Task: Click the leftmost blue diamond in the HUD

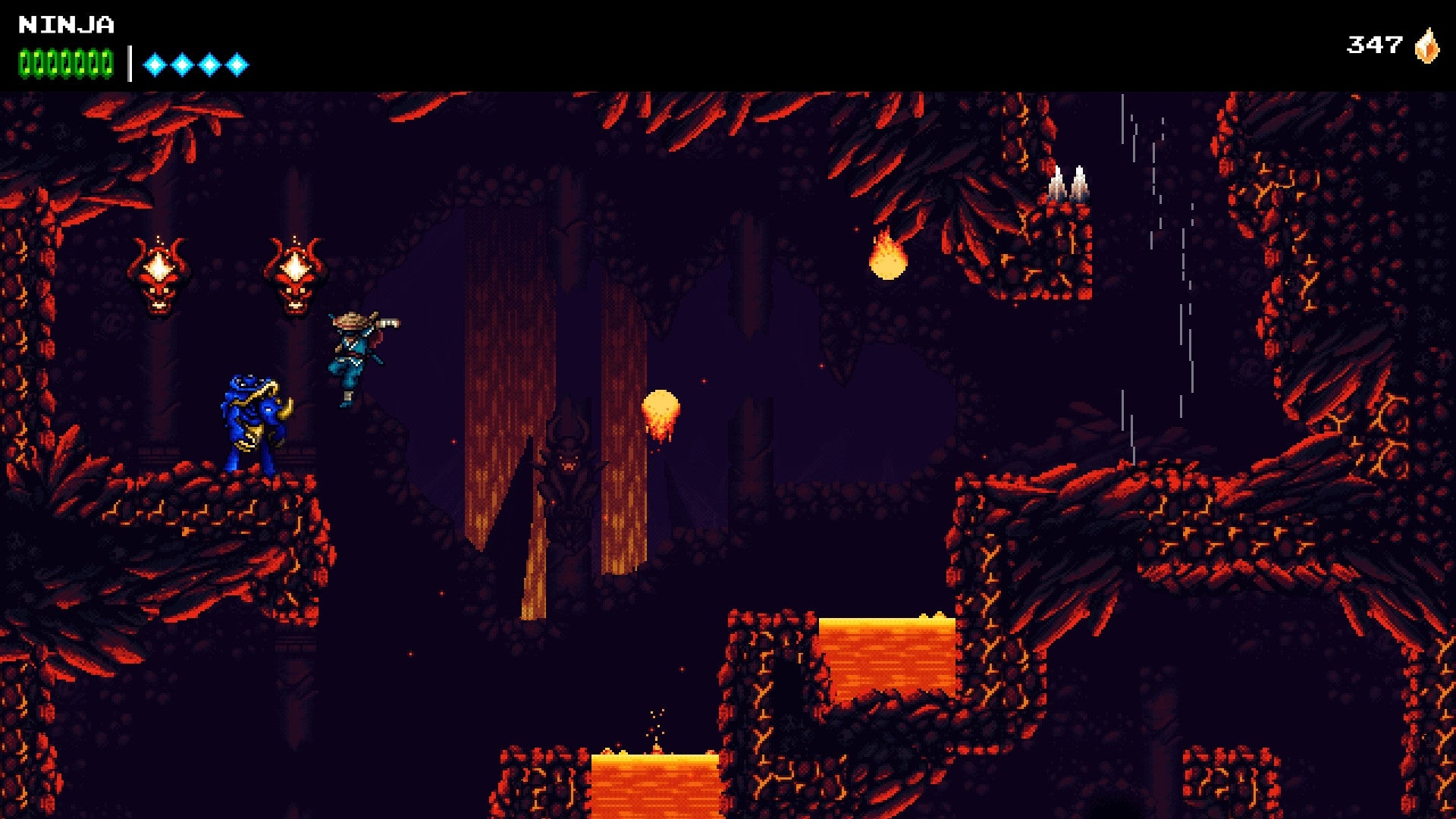Action: [x=154, y=64]
